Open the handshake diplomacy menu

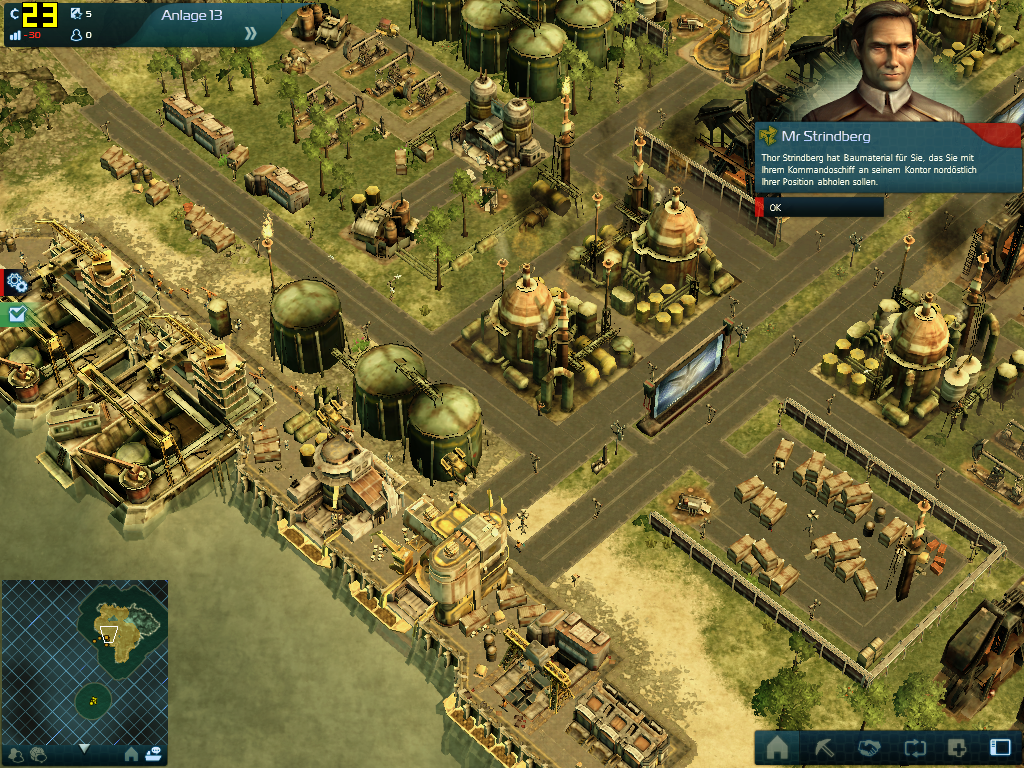tap(868, 748)
